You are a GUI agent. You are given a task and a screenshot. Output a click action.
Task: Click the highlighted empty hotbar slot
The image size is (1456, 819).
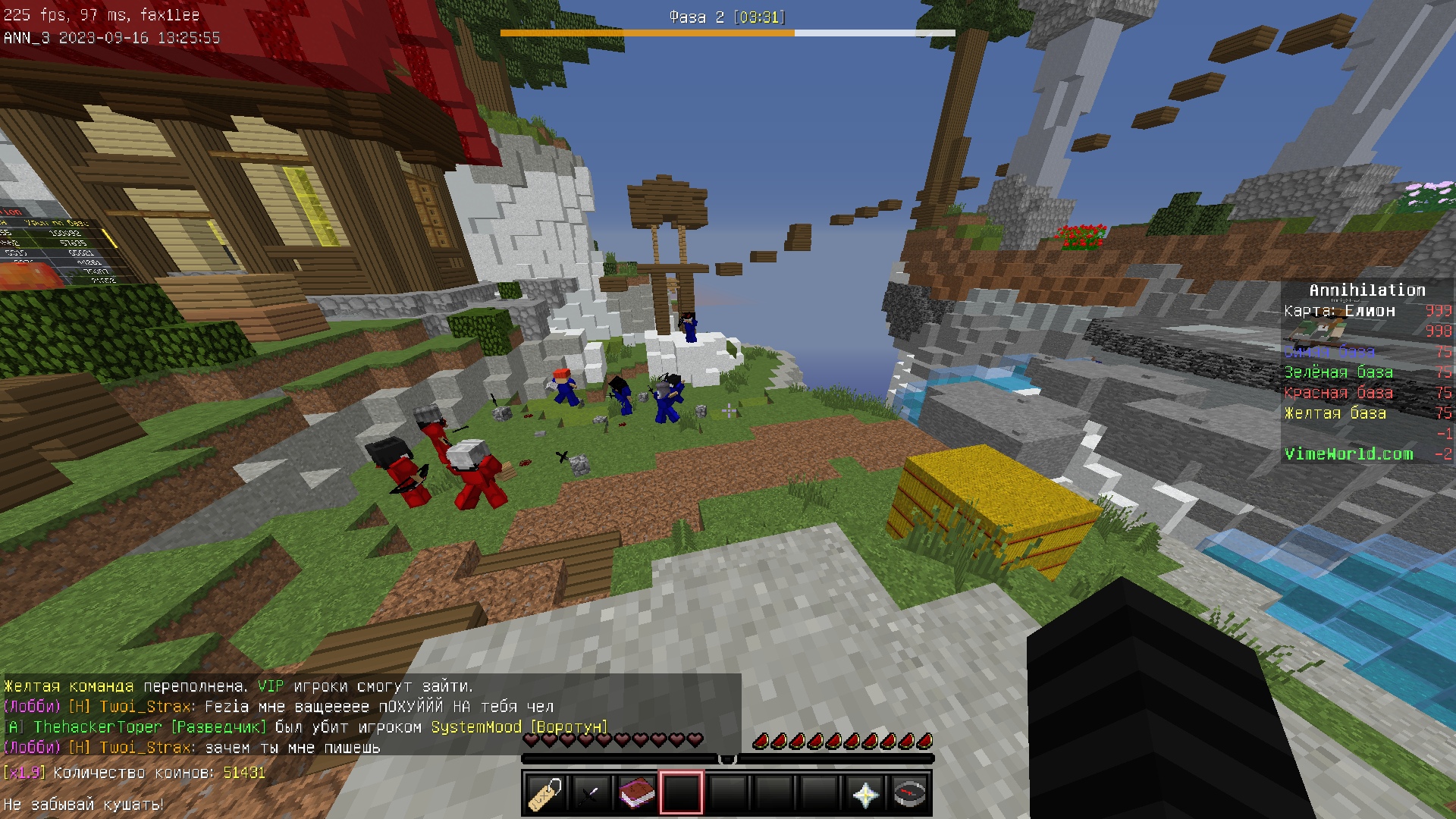[682, 793]
